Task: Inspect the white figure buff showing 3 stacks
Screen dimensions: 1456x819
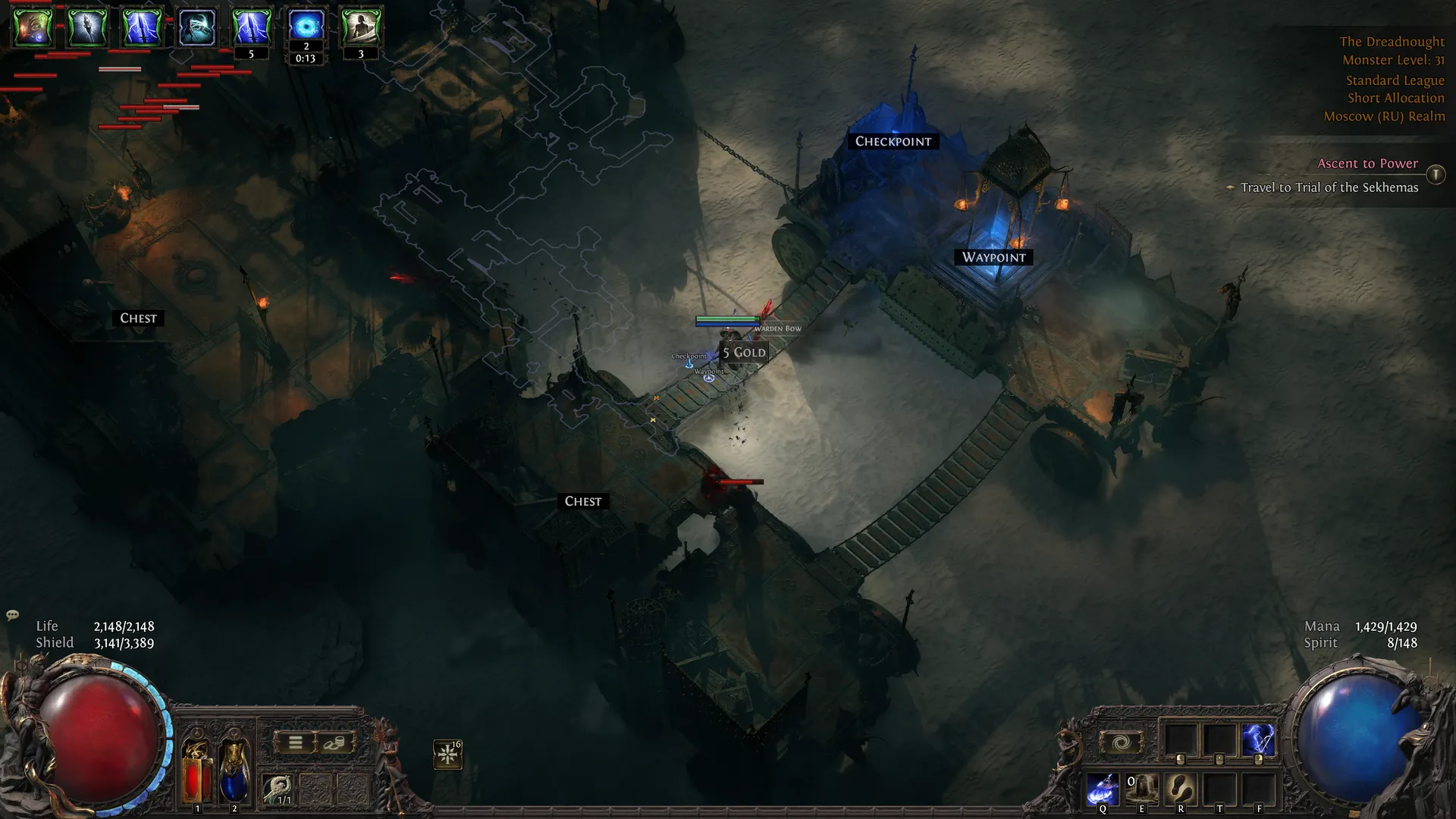Action: pyautogui.click(x=361, y=27)
